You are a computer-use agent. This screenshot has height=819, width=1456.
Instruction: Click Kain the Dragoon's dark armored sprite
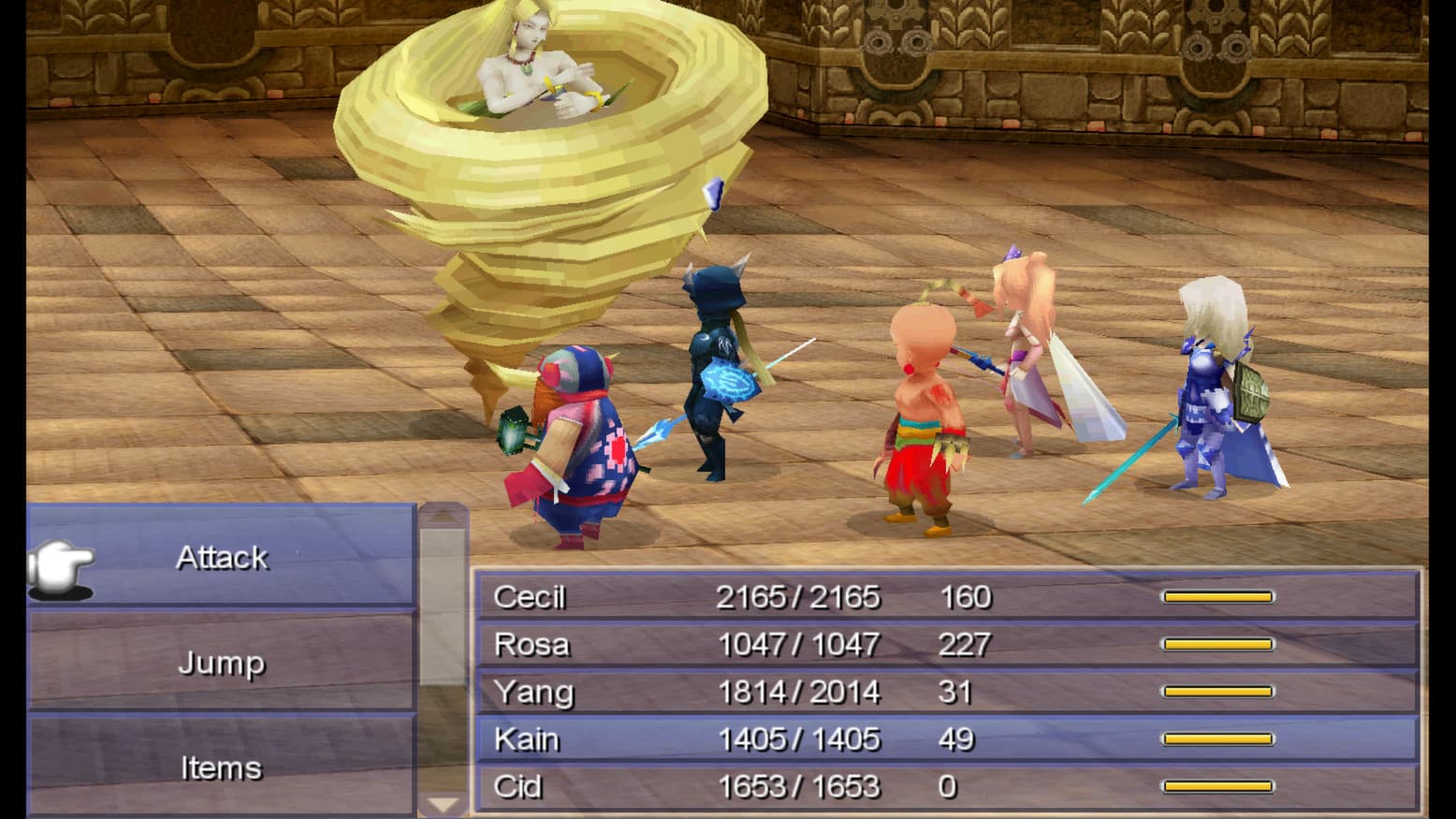(721, 374)
